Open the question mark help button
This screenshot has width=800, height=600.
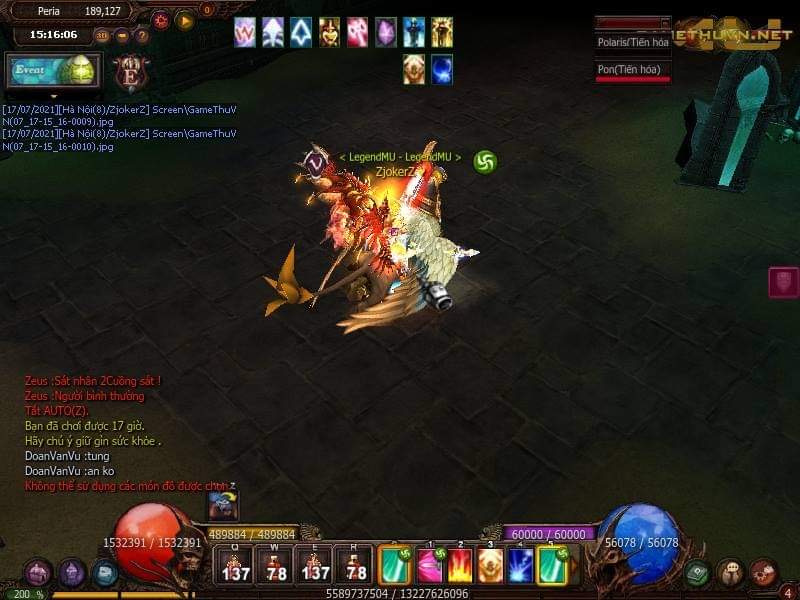(142, 36)
